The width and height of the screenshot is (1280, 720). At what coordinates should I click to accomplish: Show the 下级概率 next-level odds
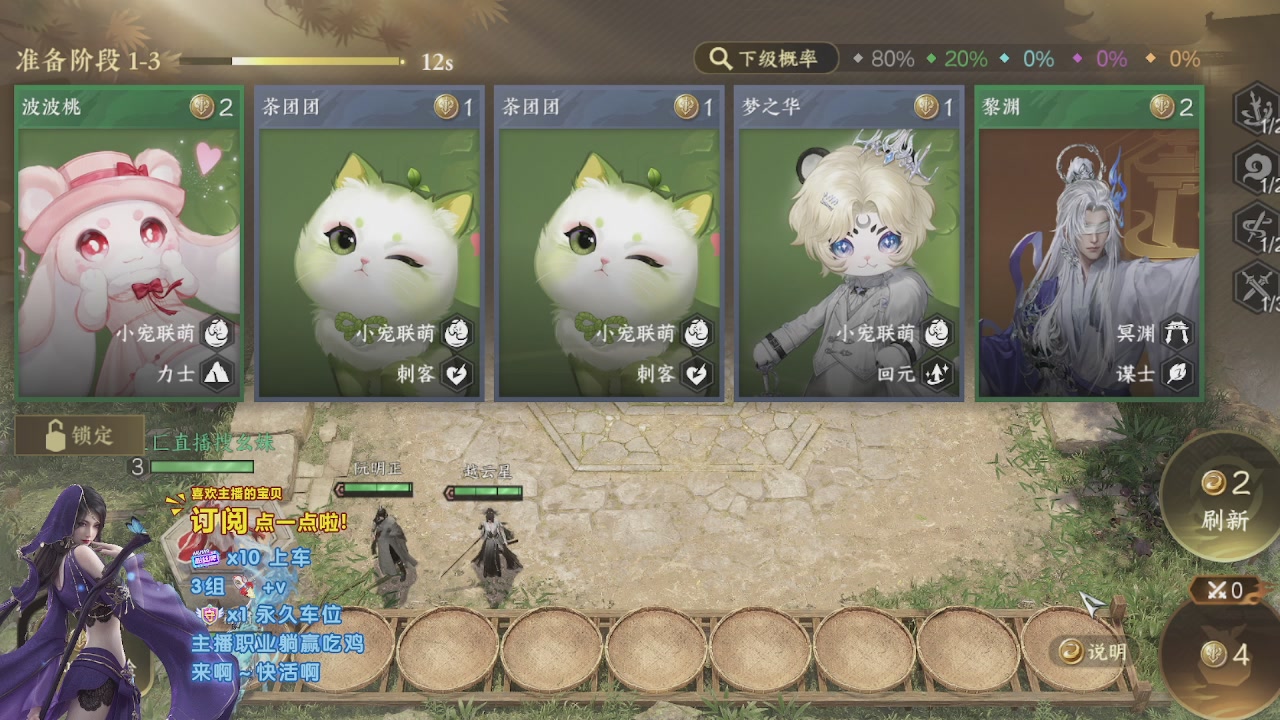pyautogui.click(x=765, y=59)
